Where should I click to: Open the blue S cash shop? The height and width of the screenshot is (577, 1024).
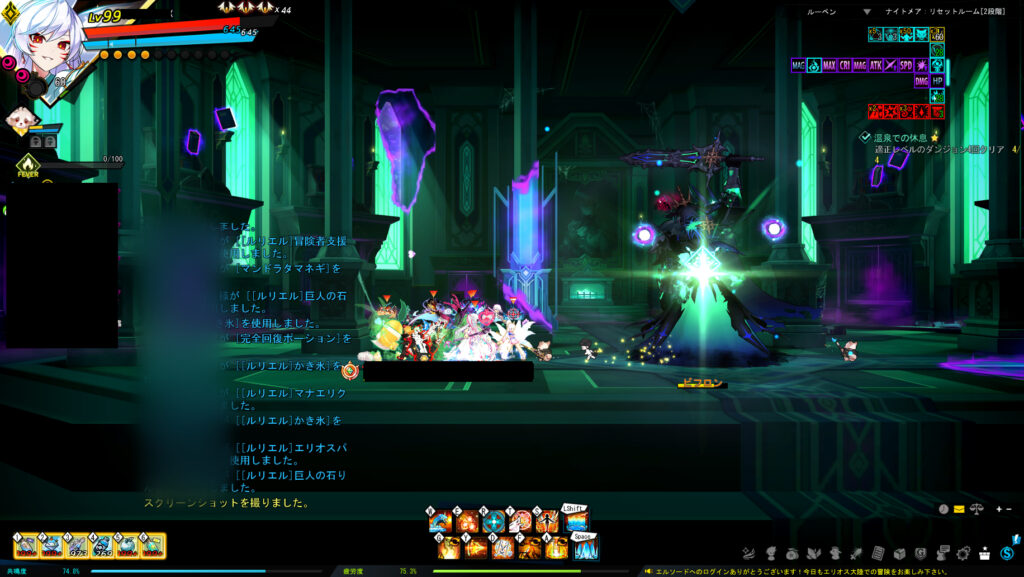click(x=1007, y=553)
